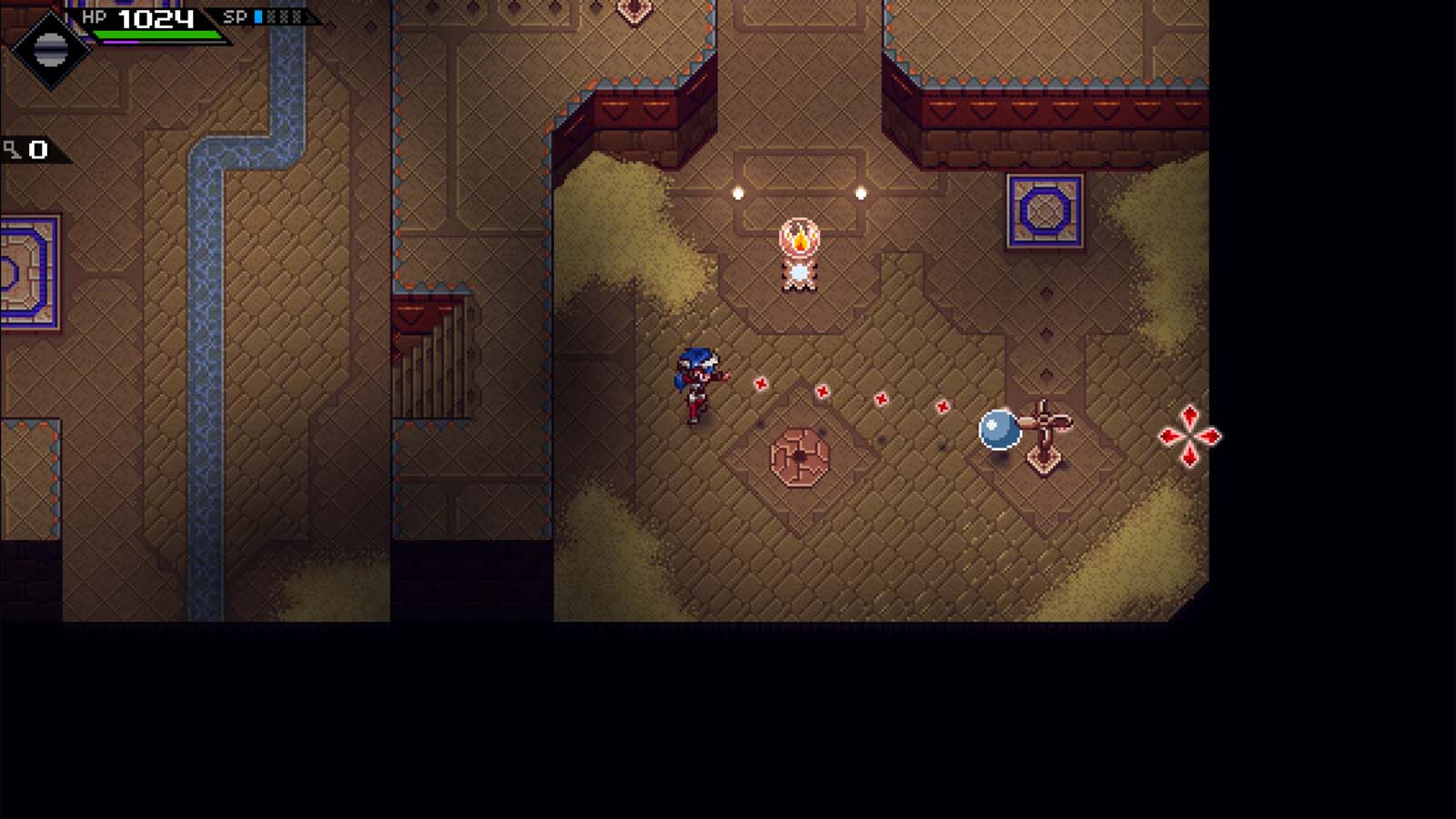This screenshot has width=1456, height=819.
Task: Click the second empty SP segment
Action: click(284, 15)
